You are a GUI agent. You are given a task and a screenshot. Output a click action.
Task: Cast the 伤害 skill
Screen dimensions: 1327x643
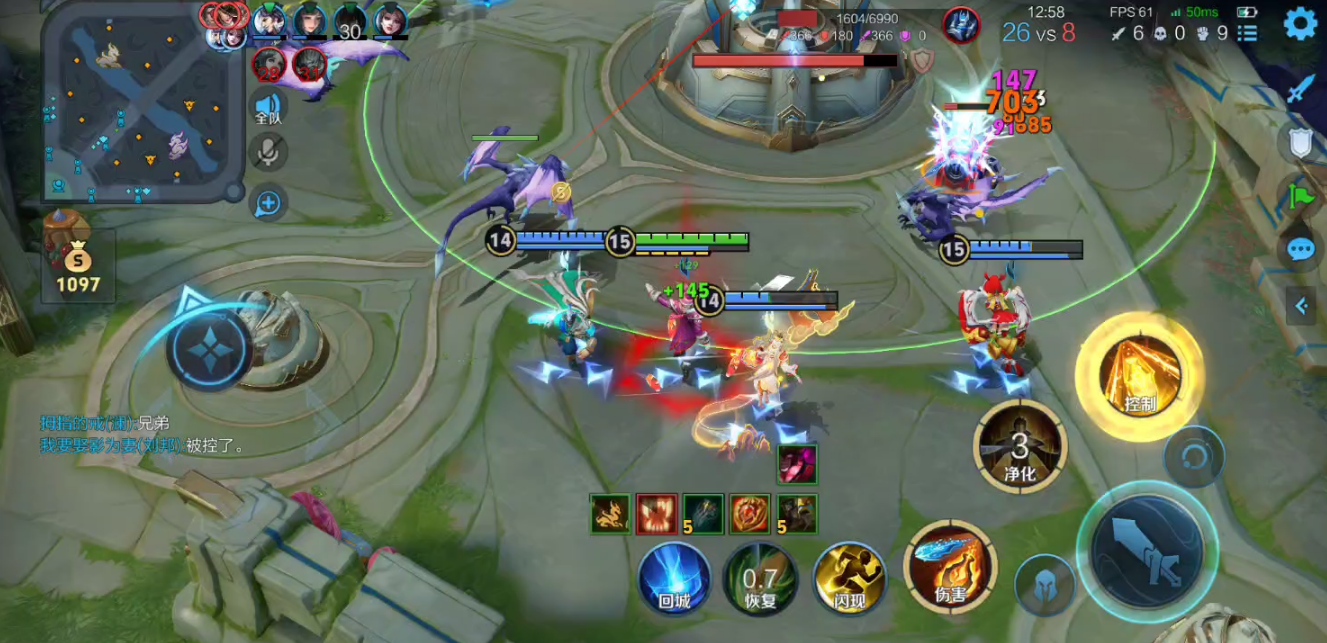click(950, 567)
